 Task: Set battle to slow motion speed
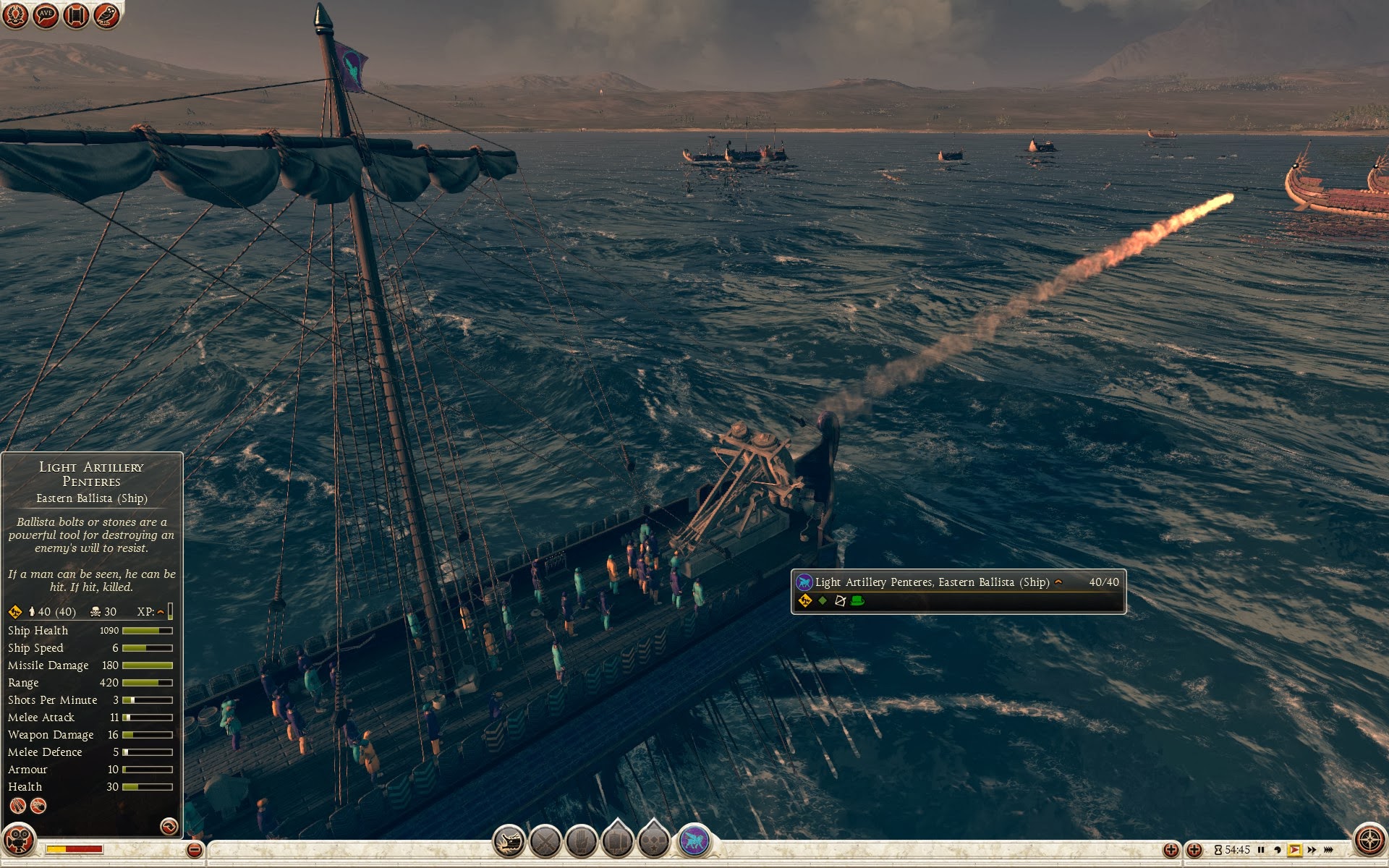point(1278,850)
